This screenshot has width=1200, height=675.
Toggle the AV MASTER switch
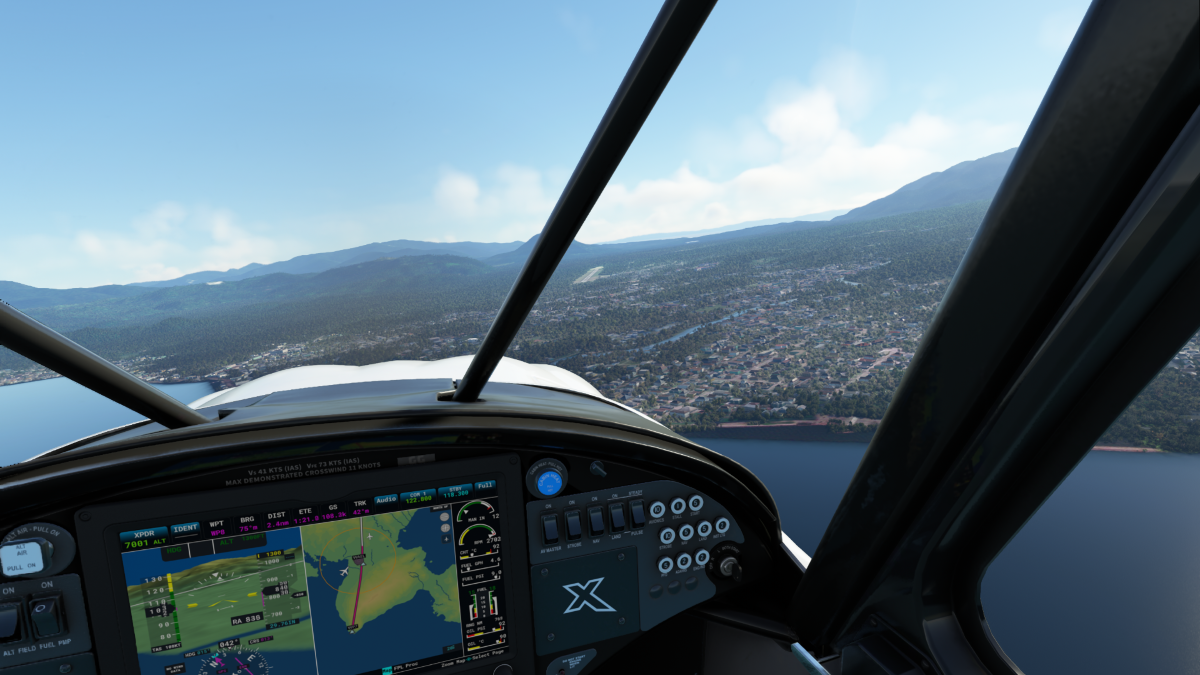coord(550,528)
